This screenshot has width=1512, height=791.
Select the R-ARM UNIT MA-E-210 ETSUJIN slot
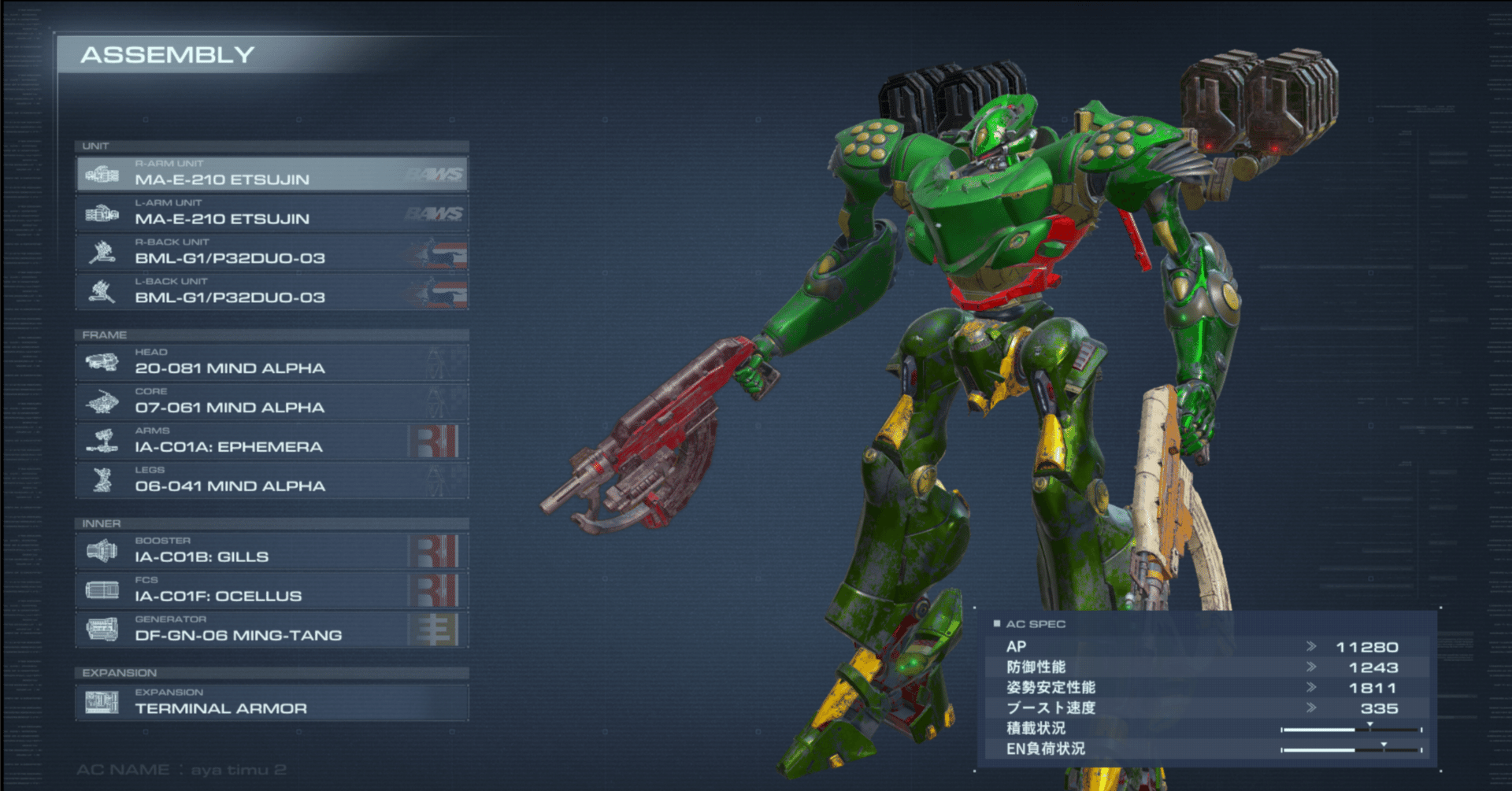click(272, 174)
